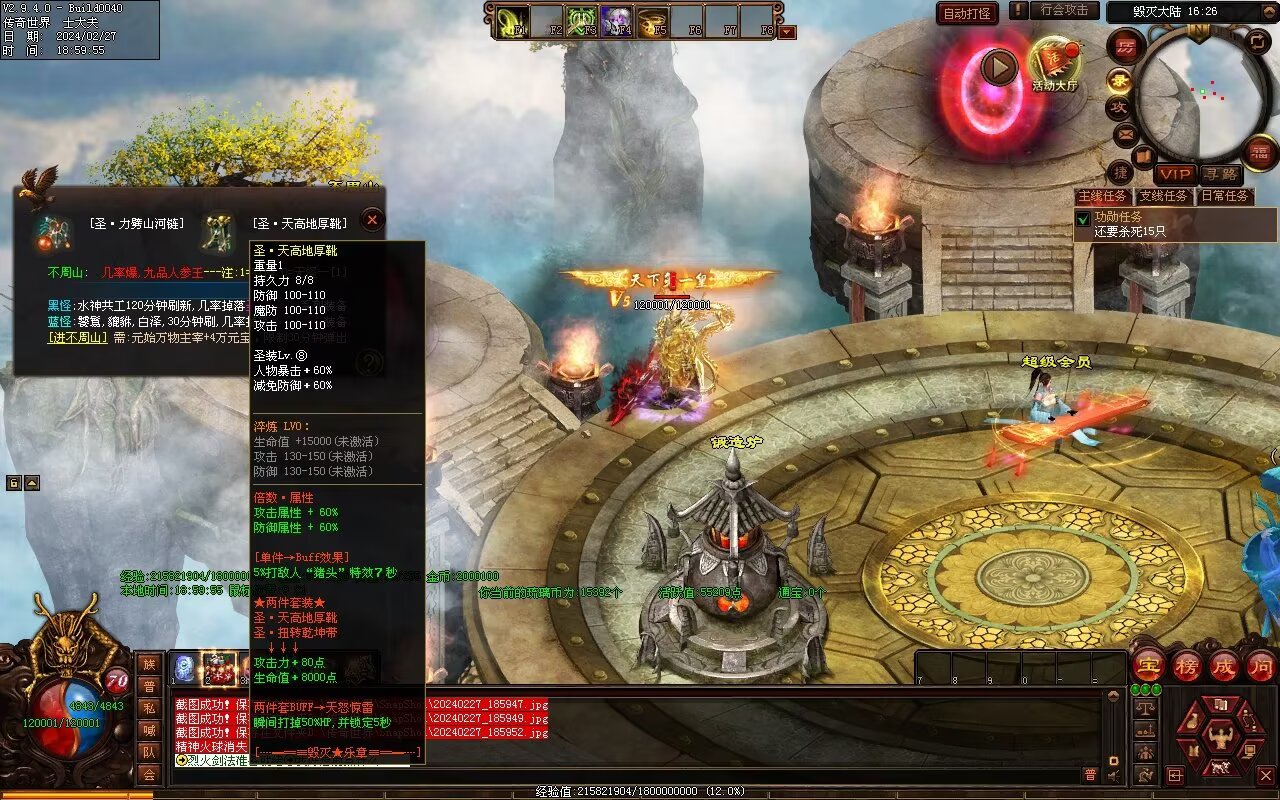1280x800 pixels.
Task: Click the 福 welfare button by minimap
Action: [1260, 152]
